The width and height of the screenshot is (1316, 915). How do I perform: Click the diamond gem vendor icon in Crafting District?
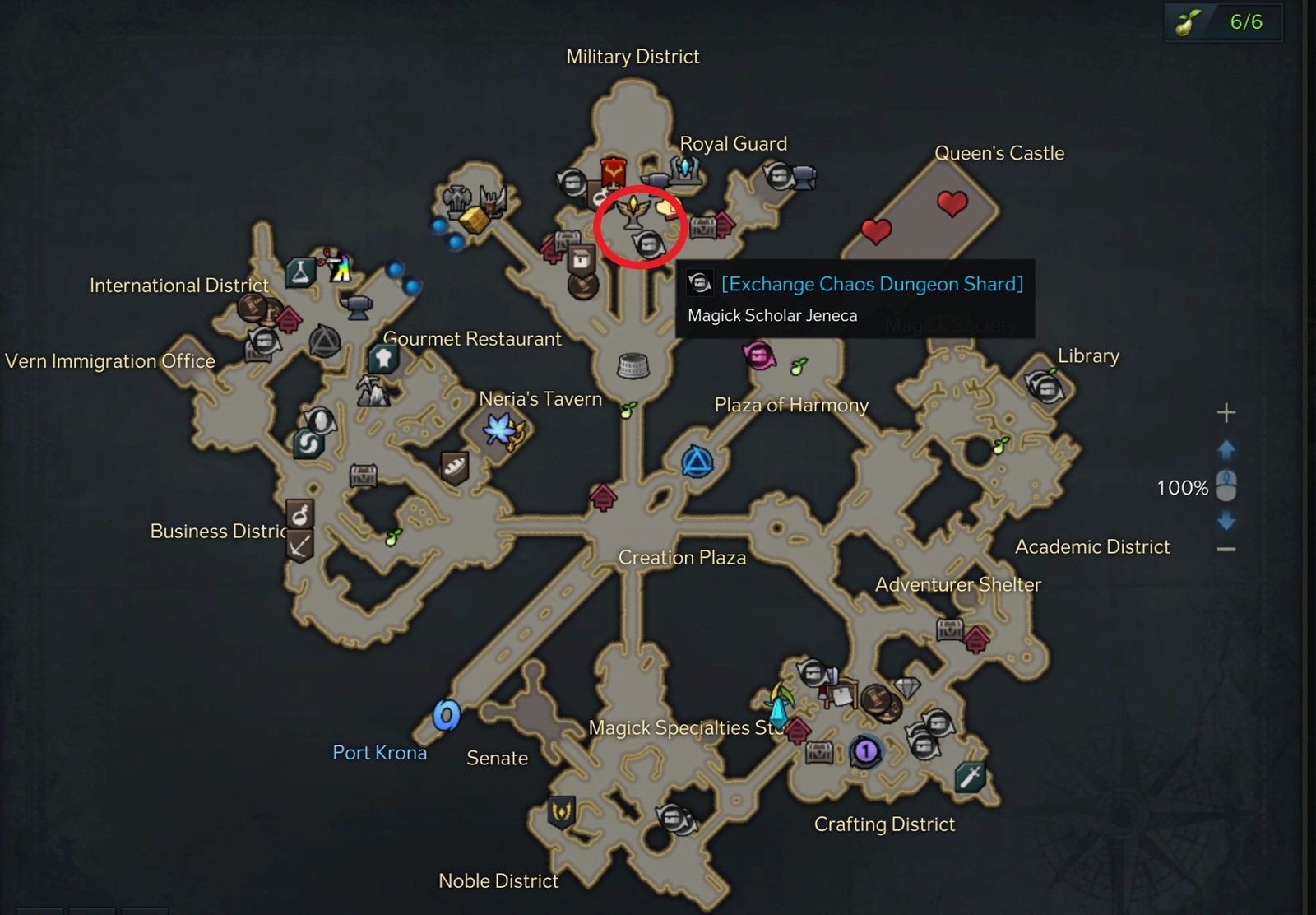coord(907,688)
